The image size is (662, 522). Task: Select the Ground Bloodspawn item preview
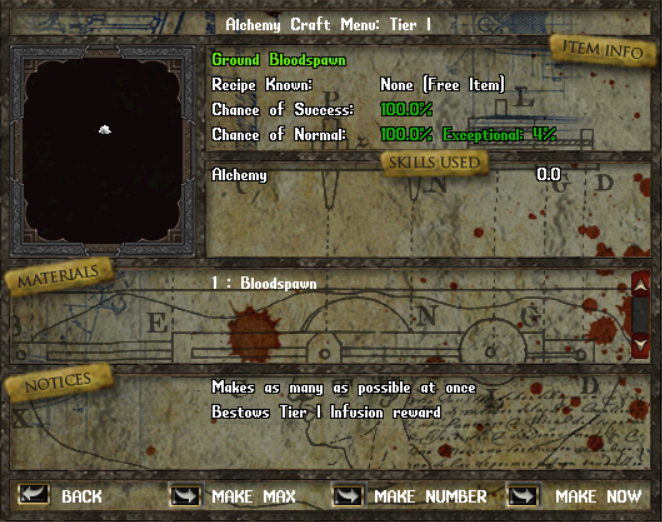pyautogui.click(x=104, y=130)
